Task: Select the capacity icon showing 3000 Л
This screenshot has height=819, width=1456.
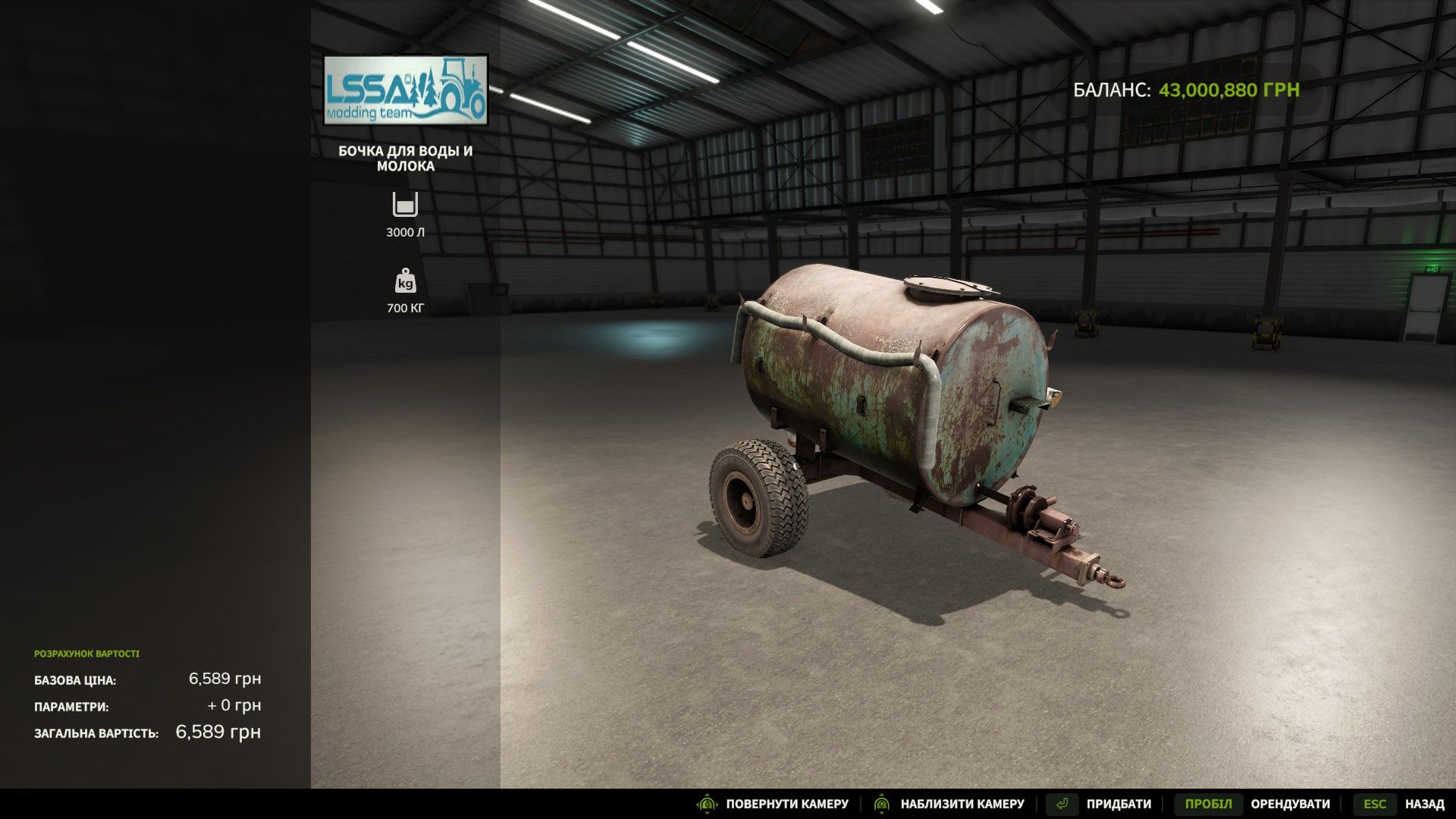Action: [406, 205]
